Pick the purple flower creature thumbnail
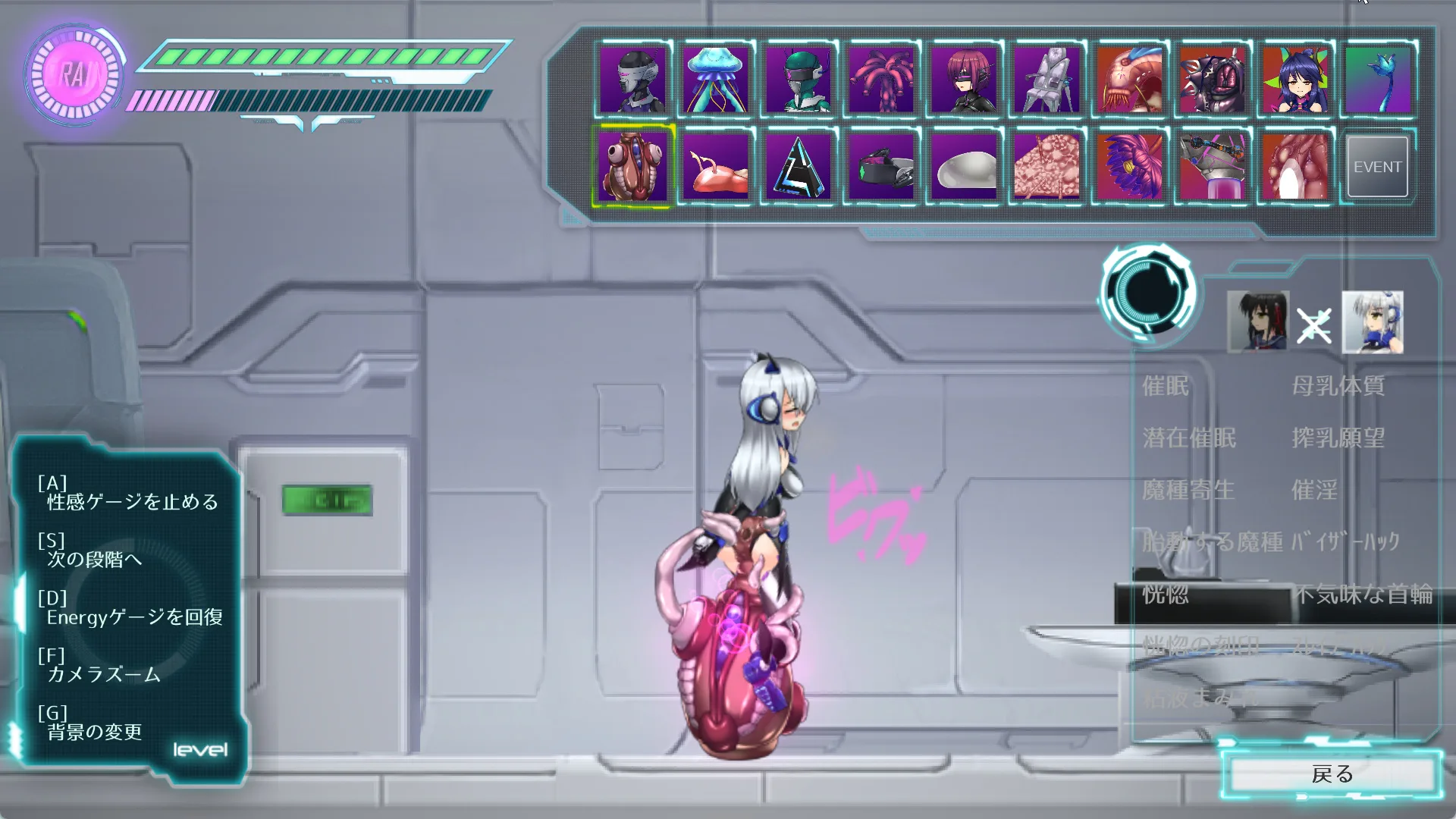1456x819 pixels. click(1129, 167)
